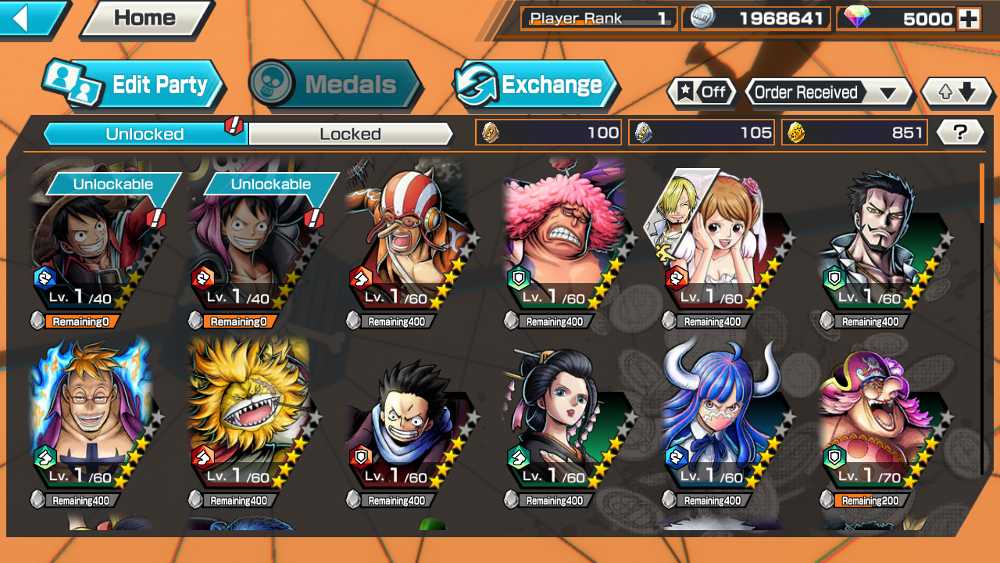
Task: Select the Unlocked characters tab
Action: 145,133
